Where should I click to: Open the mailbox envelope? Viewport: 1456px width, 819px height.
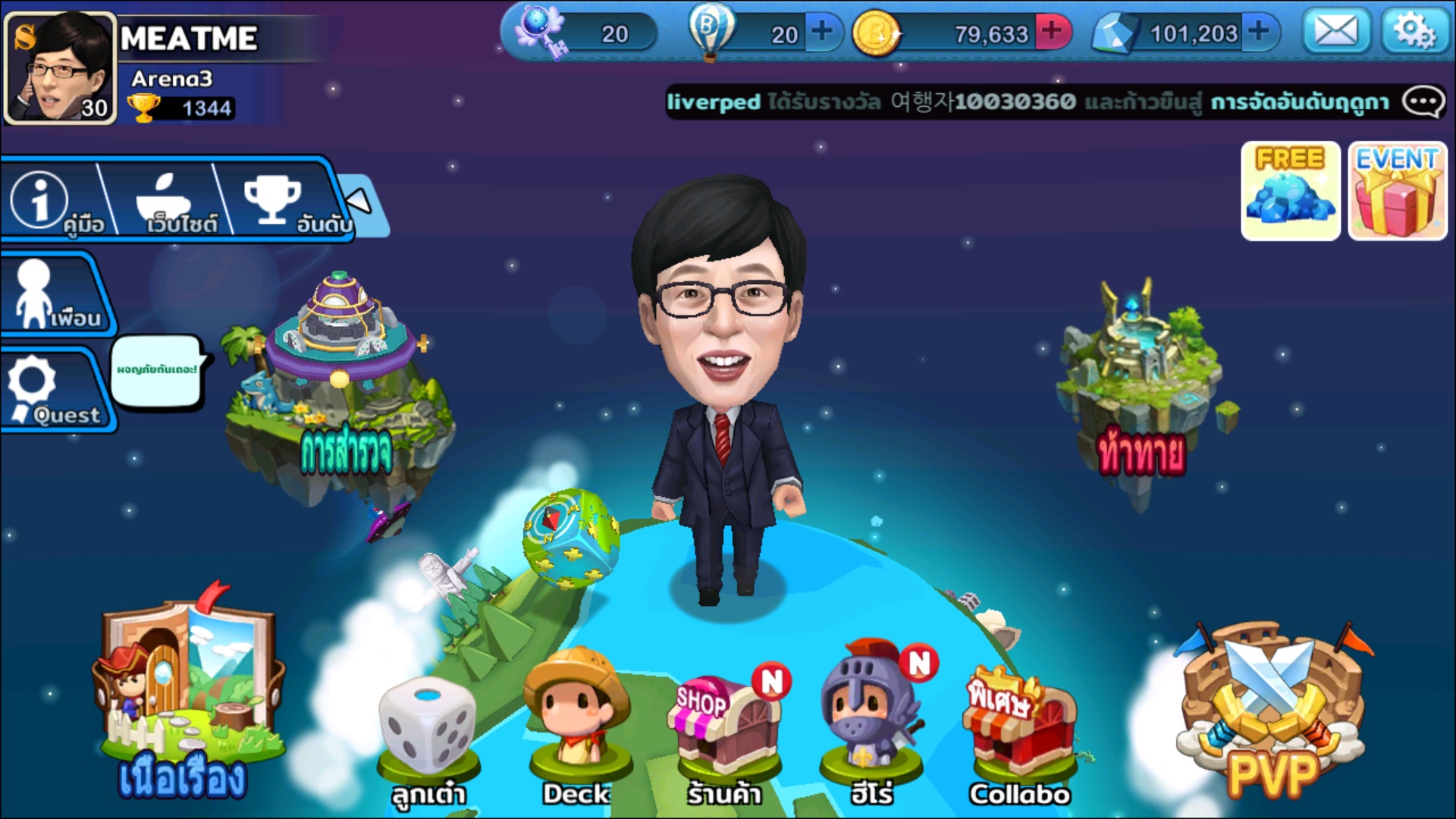tap(1335, 33)
